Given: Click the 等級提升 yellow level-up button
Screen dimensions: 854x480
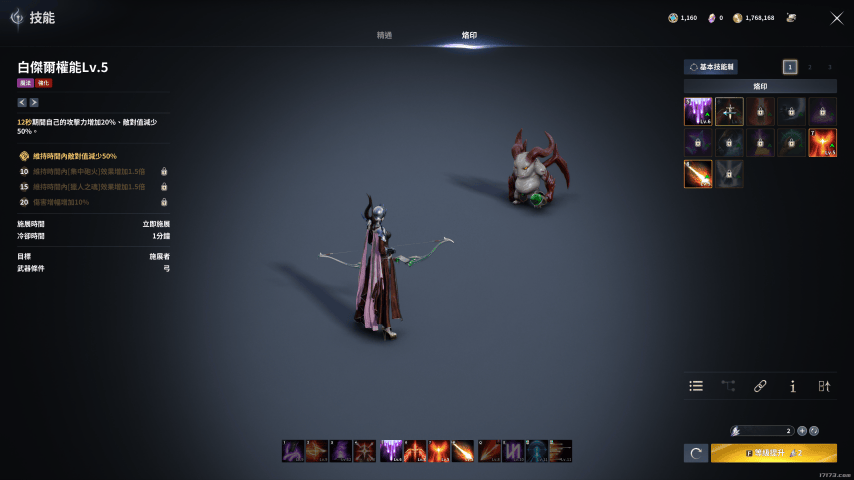Looking at the screenshot, I should [773, 453].
